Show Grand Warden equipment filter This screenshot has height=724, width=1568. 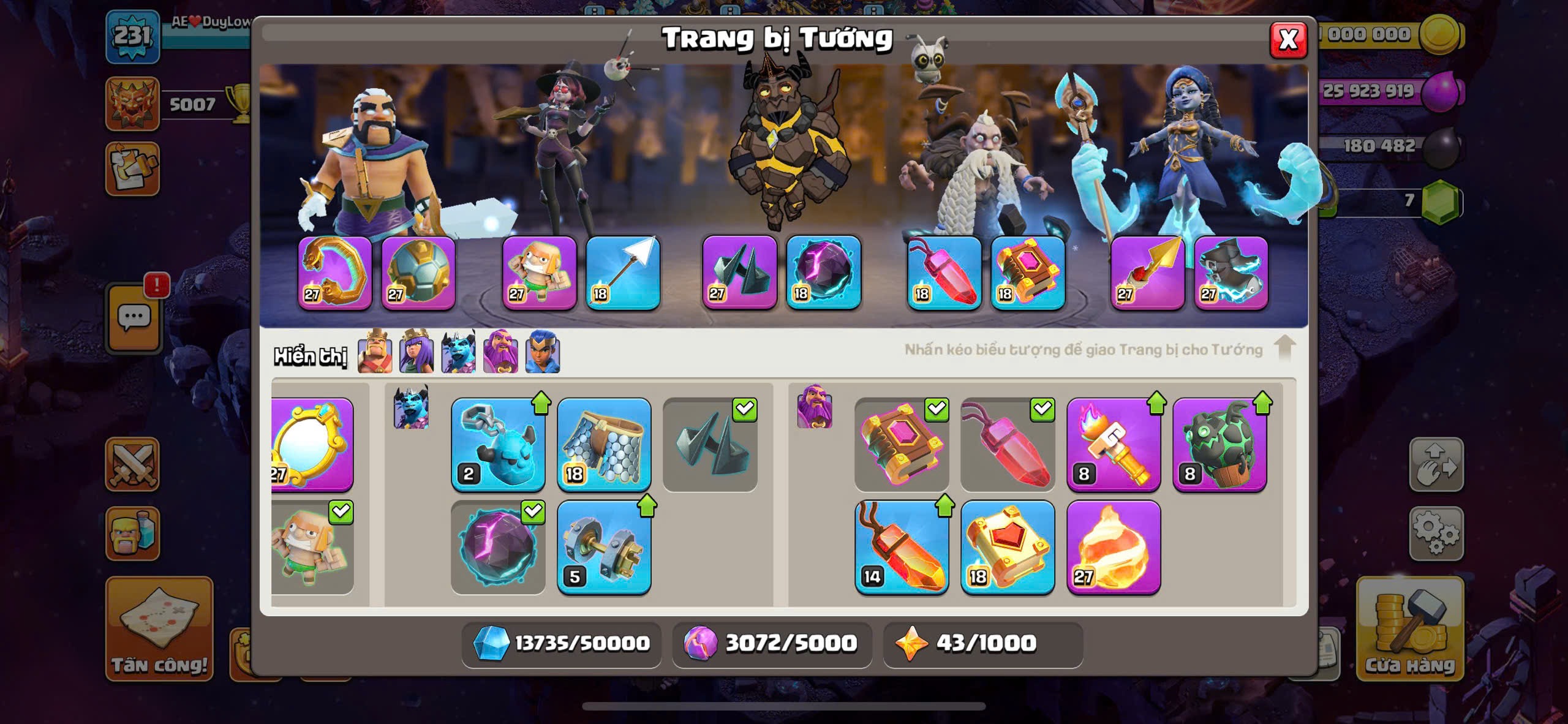point(500,352)
